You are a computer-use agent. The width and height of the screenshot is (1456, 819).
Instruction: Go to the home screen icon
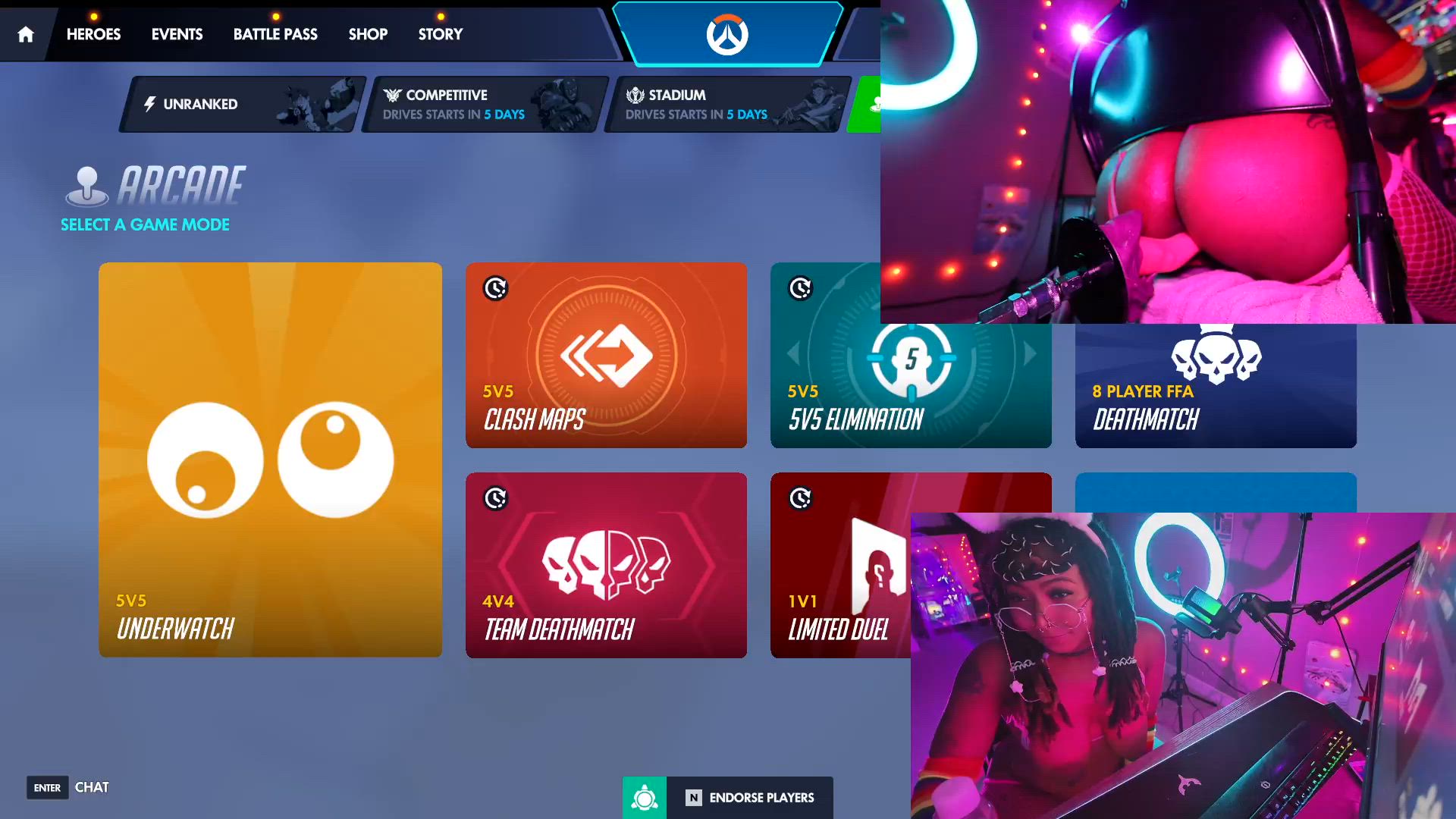point(26,34)
